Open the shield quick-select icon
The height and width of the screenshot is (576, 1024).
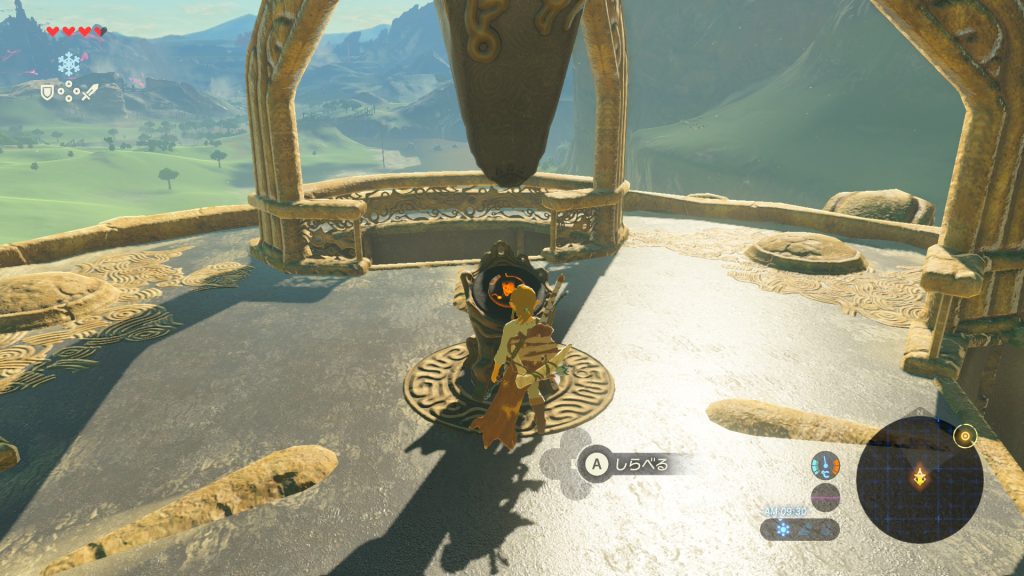pos(46,92)
